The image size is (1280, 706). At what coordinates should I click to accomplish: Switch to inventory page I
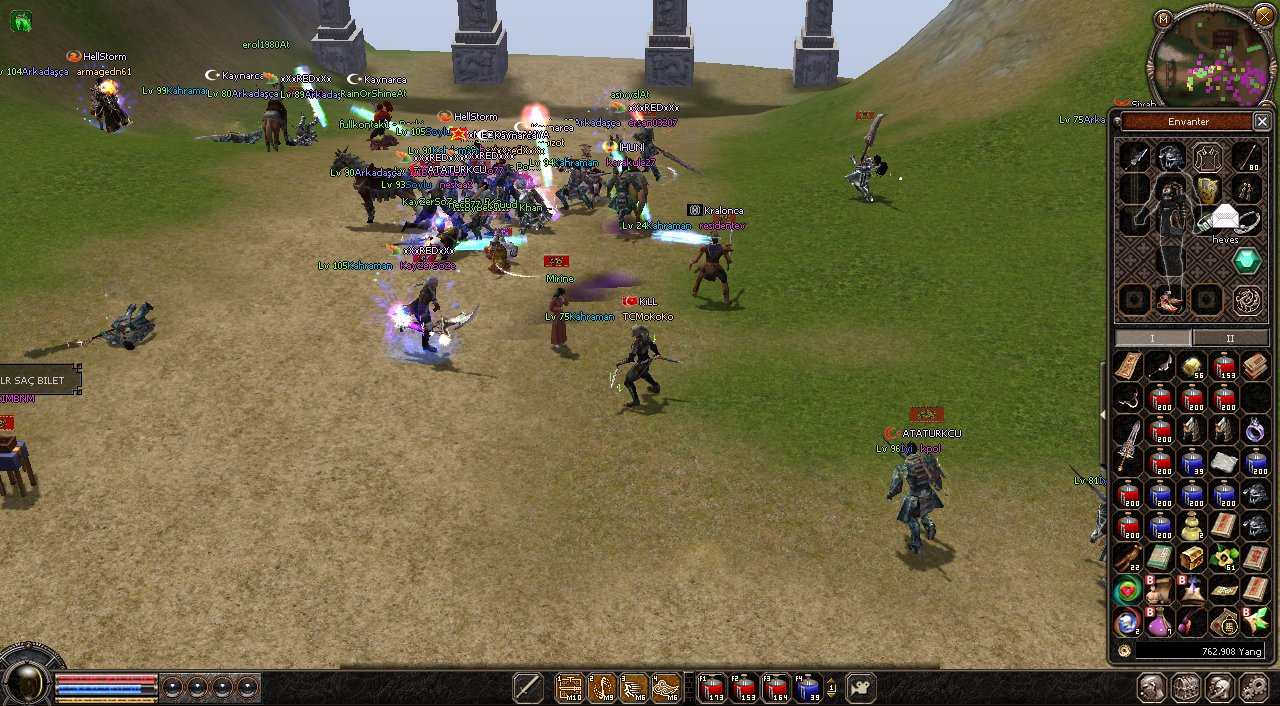point(1152,338)
